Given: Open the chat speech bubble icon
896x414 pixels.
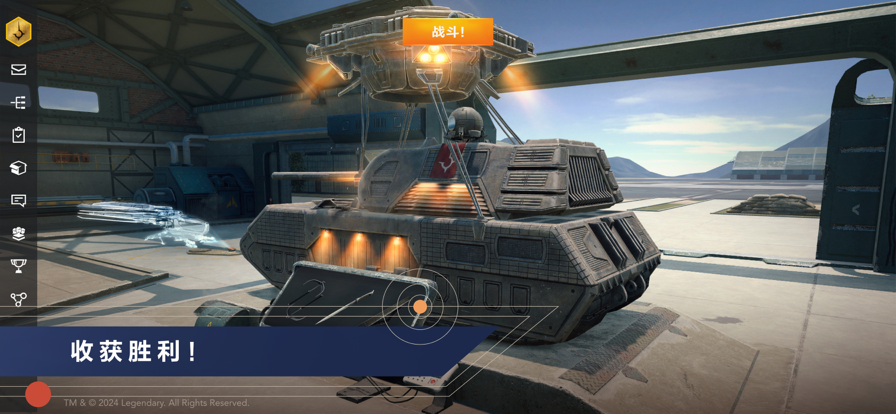Looking at the screenshot, I should (x=19, y=201).
